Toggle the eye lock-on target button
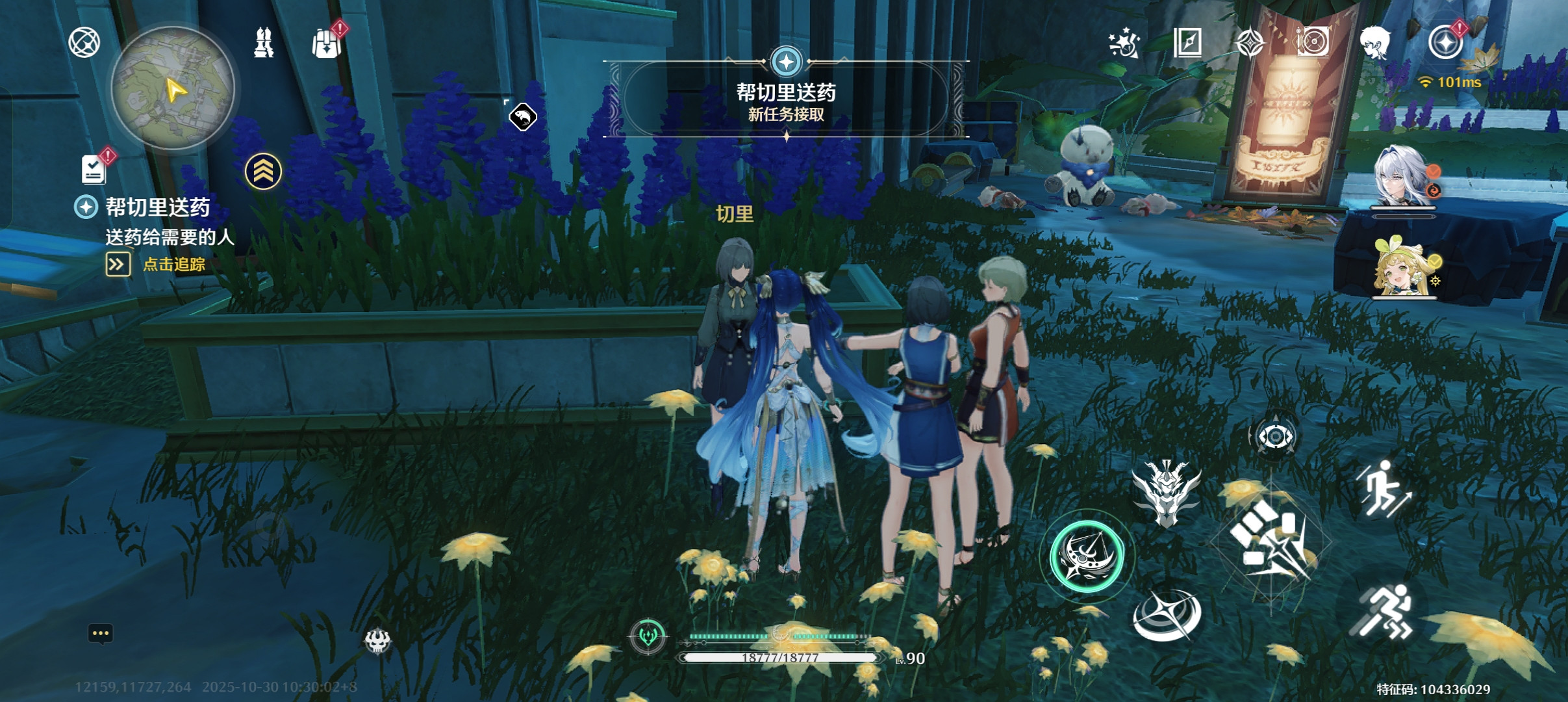The height and width of the screenshot is (702, 1568). pyautogui.click(x=1274, y=437)
